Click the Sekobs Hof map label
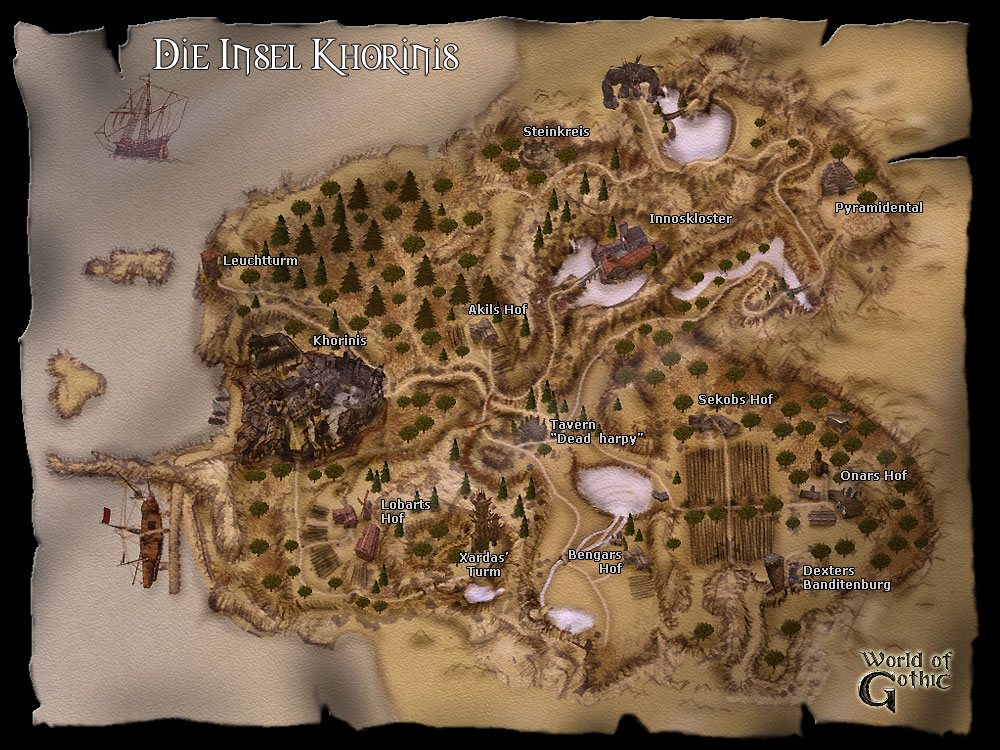Viewport: 1000px width, 750px height. click(735, 400)
